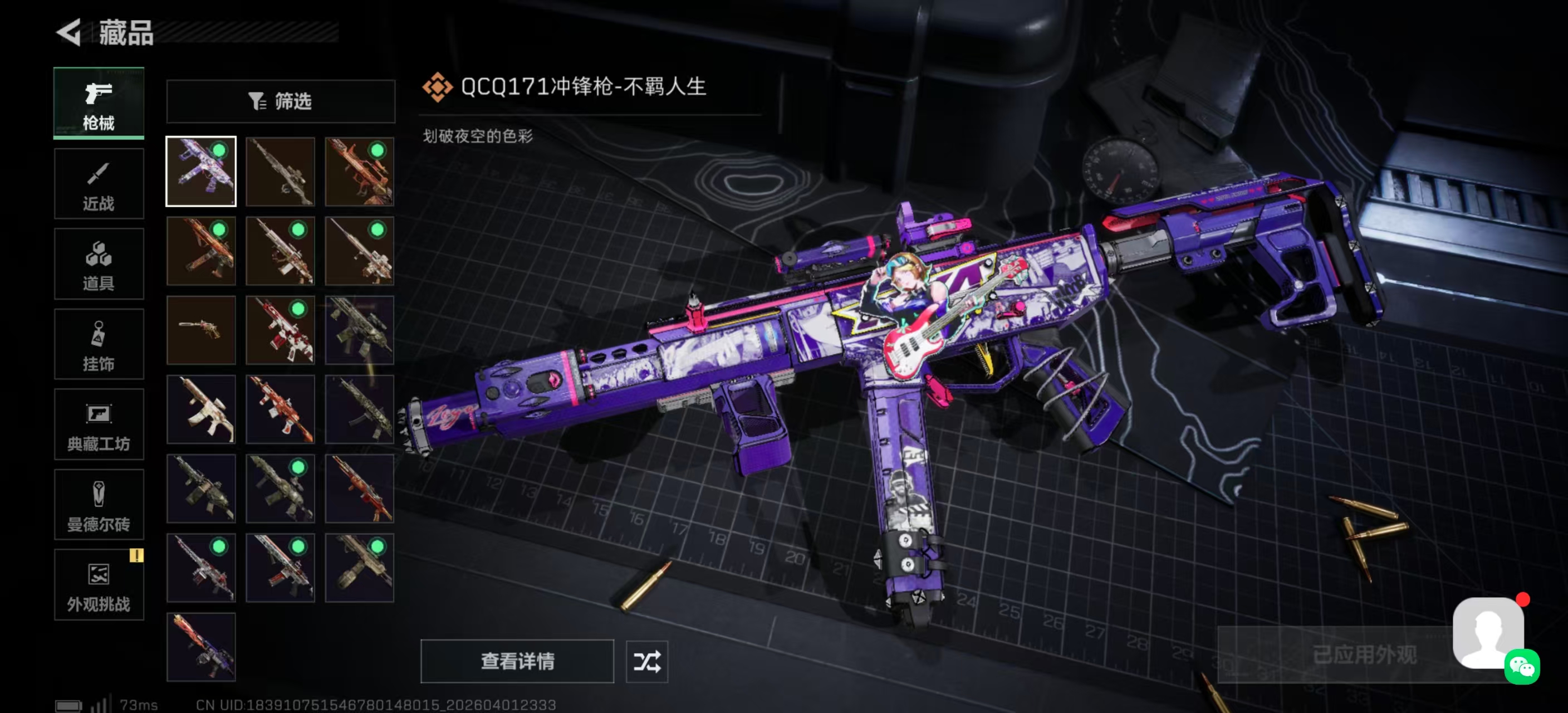
Task: Show the 挂饰 charms category
Action: click(x=99, y=344)
